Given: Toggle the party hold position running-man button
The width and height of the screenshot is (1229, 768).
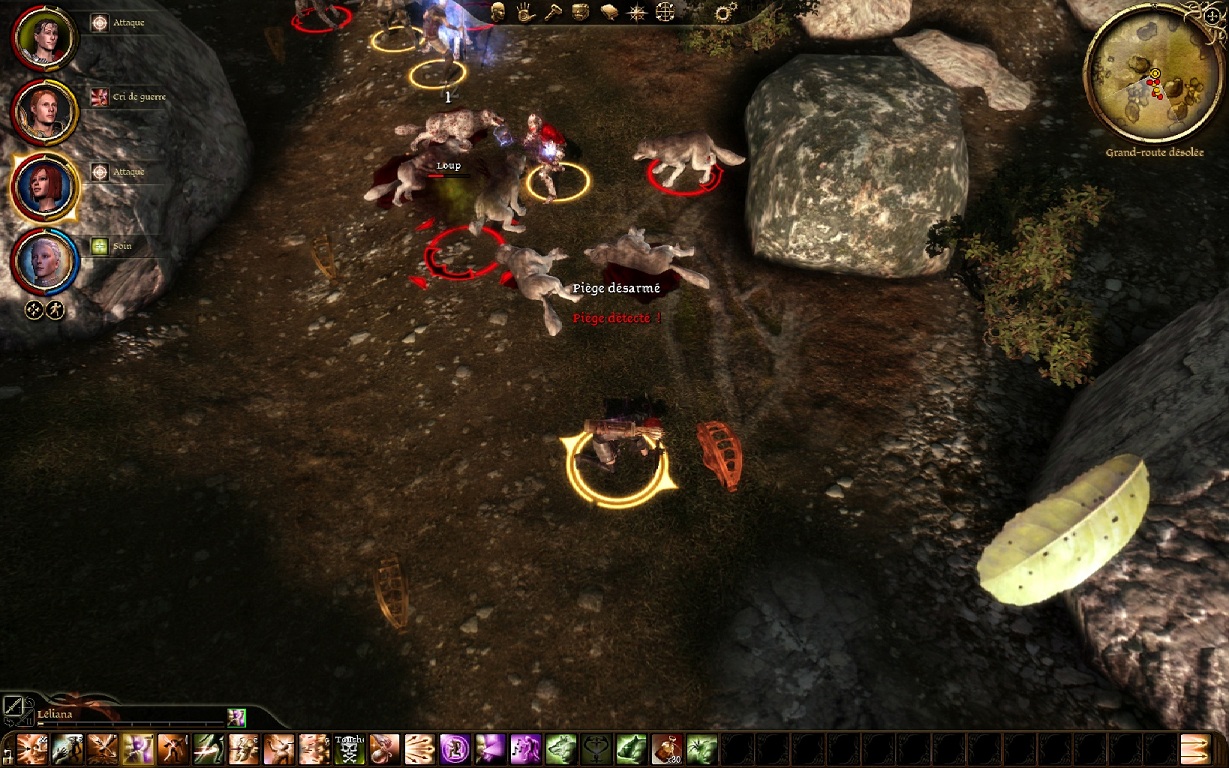Looking at the screenshot, I should click(55, 310).
